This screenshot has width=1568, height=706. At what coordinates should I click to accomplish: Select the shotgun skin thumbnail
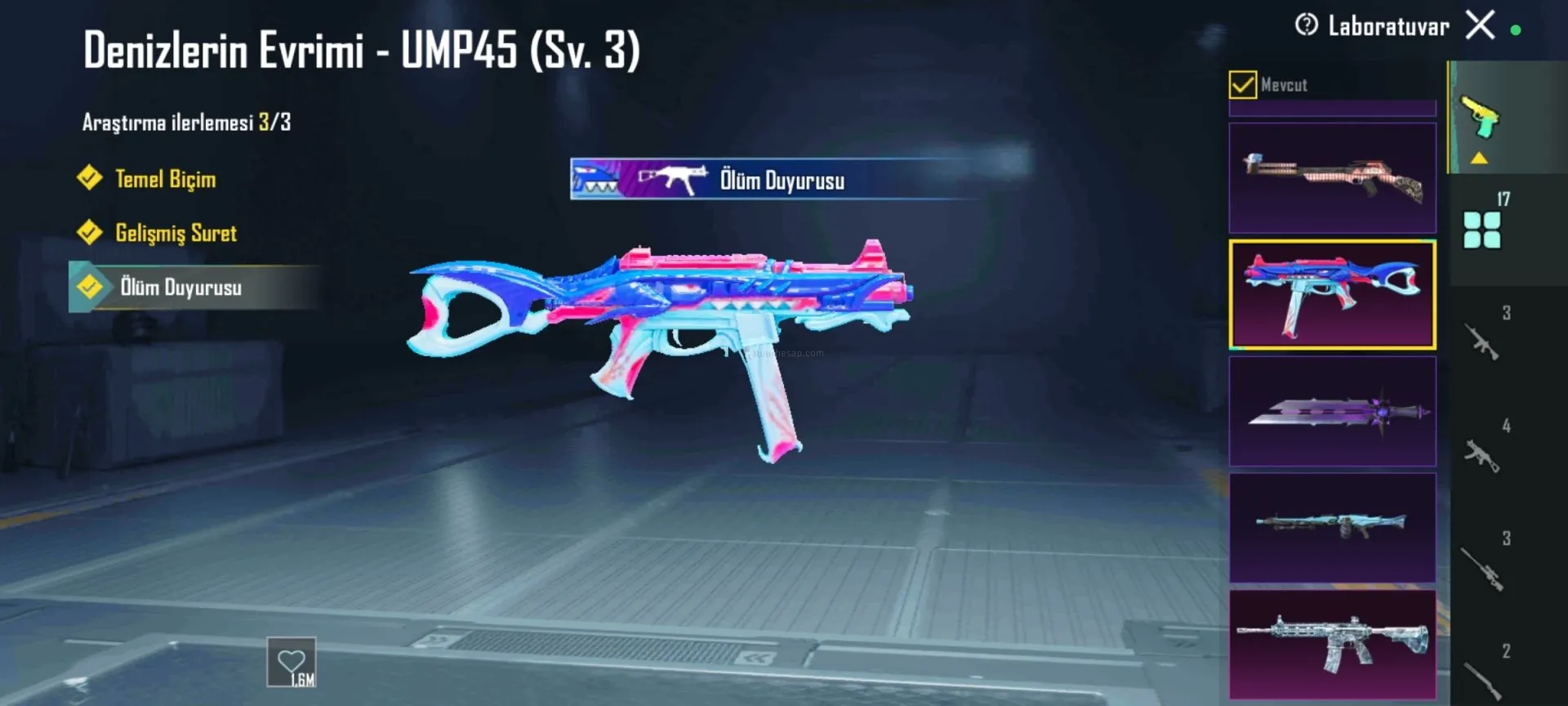click(x=1332, y=178)
